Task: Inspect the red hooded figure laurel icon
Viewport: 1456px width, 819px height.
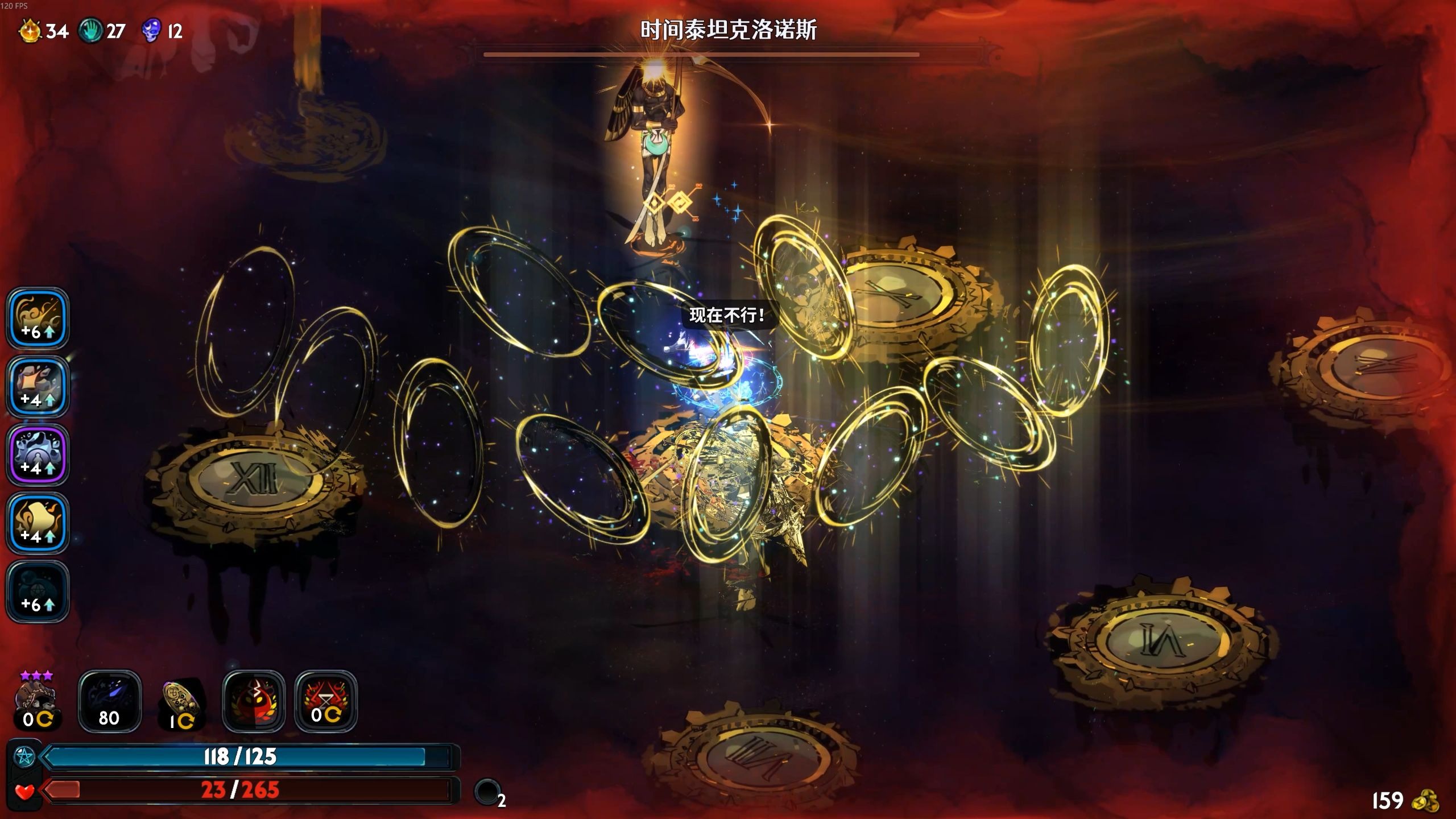Action: click(x=254, y=701)
